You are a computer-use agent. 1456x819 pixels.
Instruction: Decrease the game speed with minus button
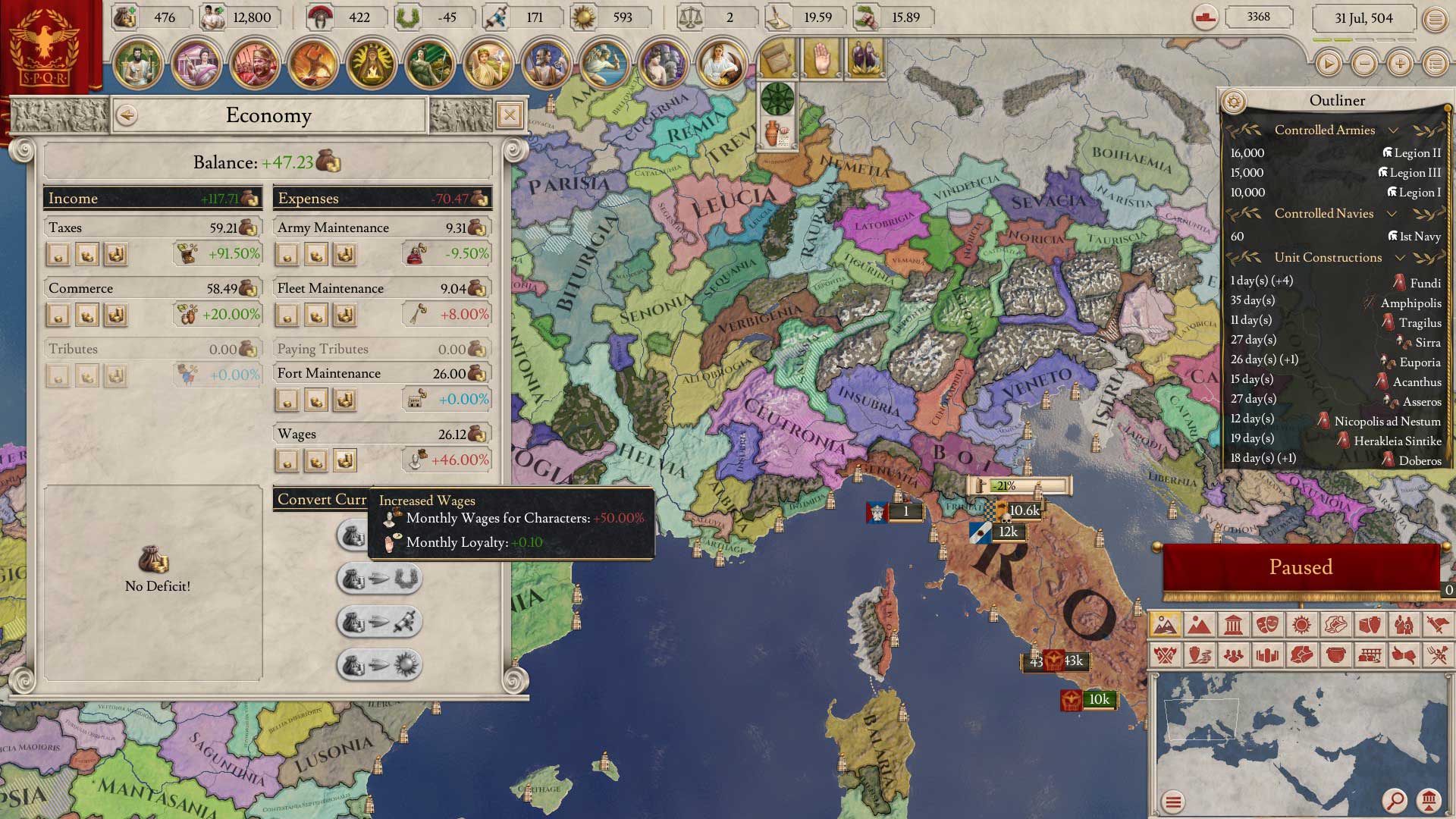tap(1364, 64)
